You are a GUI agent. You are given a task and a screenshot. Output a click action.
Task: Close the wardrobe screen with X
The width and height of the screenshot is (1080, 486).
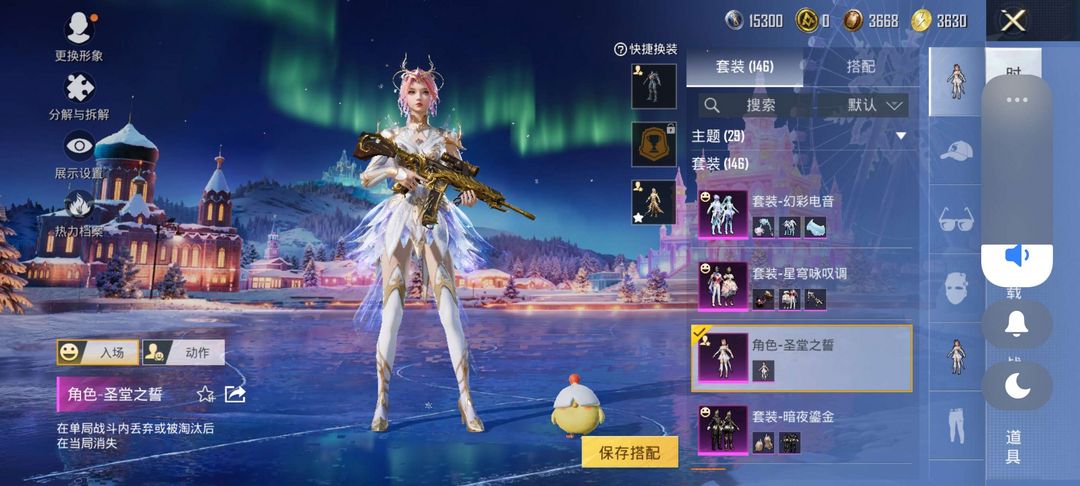[x=1013, y=21]
